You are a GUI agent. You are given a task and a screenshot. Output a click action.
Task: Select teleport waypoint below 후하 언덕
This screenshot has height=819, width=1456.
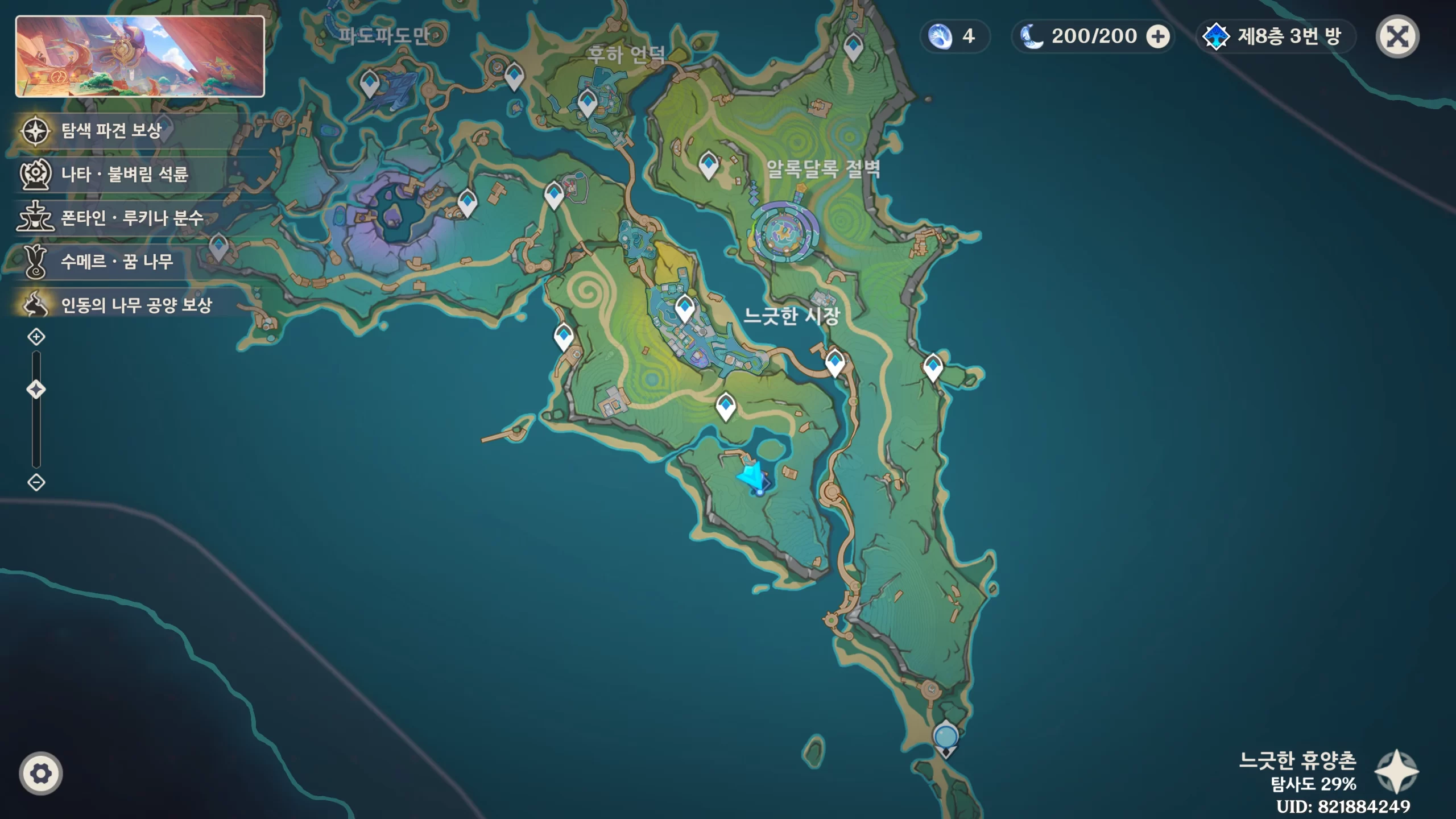coord(587,102)
